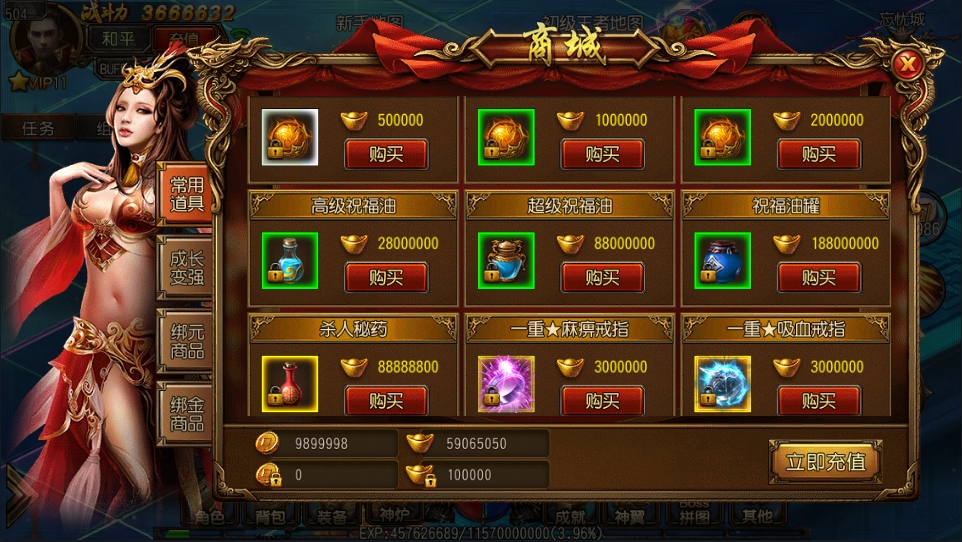
Task: Select the 高级祝福油 blue potion icon
Action: coord(290,260)
